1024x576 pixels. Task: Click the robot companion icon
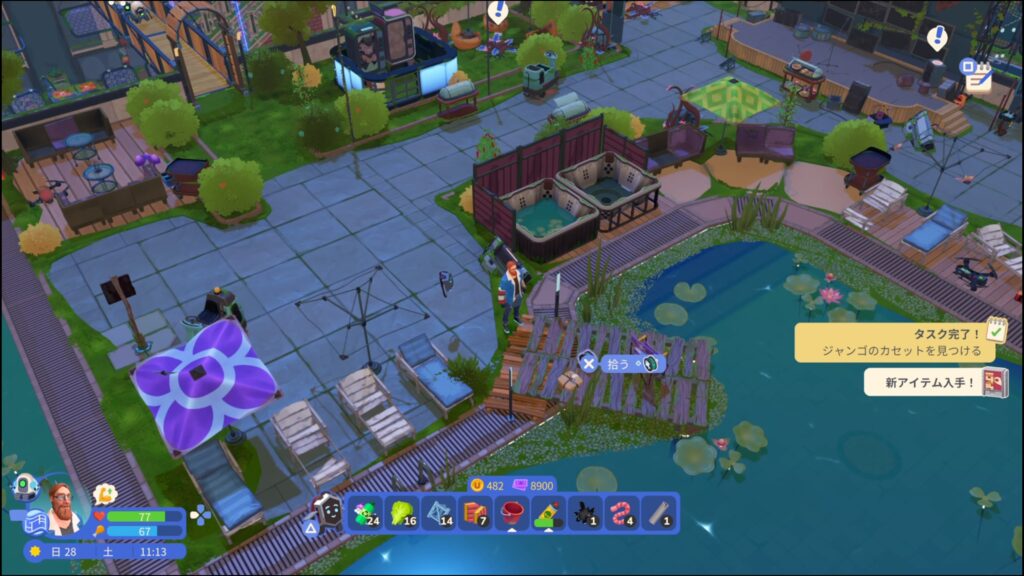click(x=25, y=487)
